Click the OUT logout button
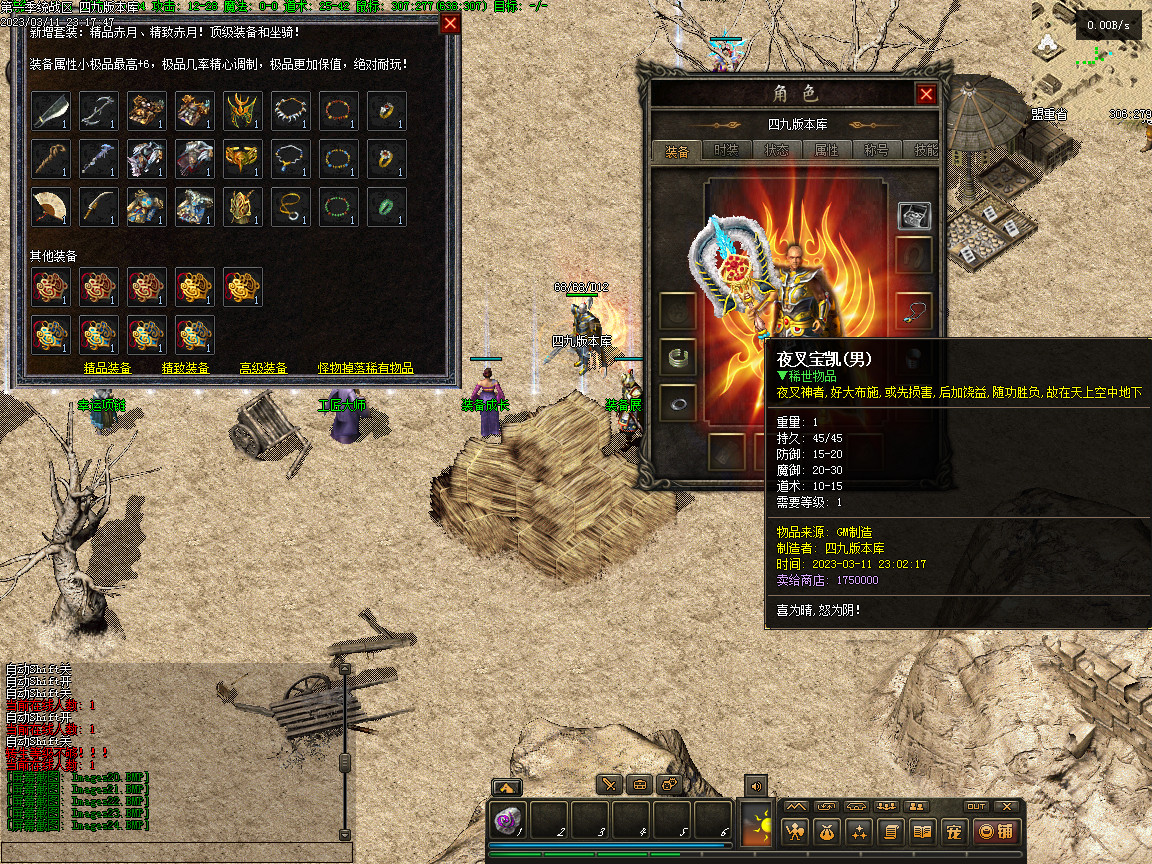1152x864 pixels. click(x=976, y=806)
